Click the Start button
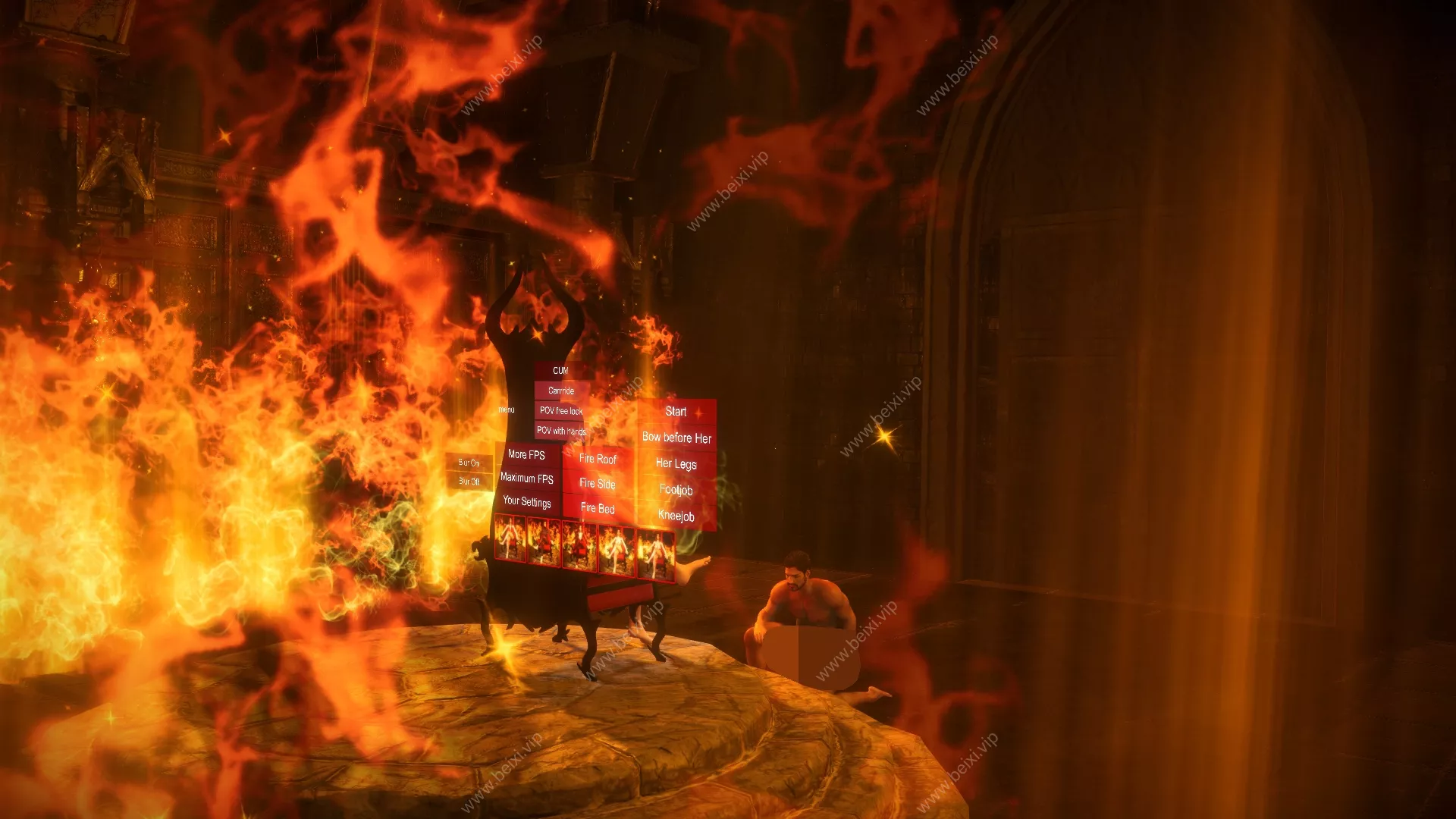This screenshot has height=819, width=1456. click(x=676, y=412)
